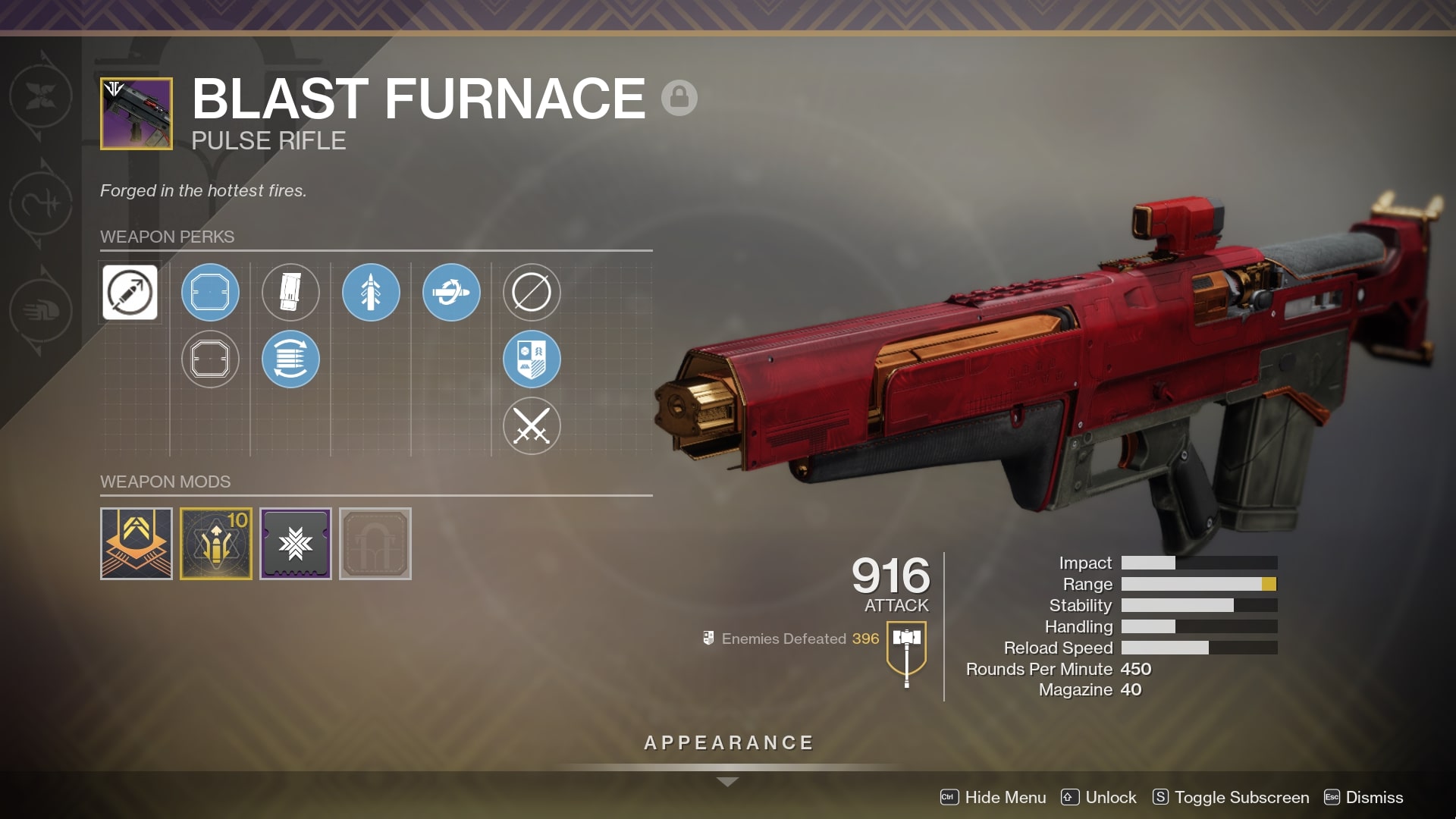Image resolution: width=1456 pixels, height=819 pixels.
Task: Select the purple snowflake weapon mod
Action: [295, 543]
